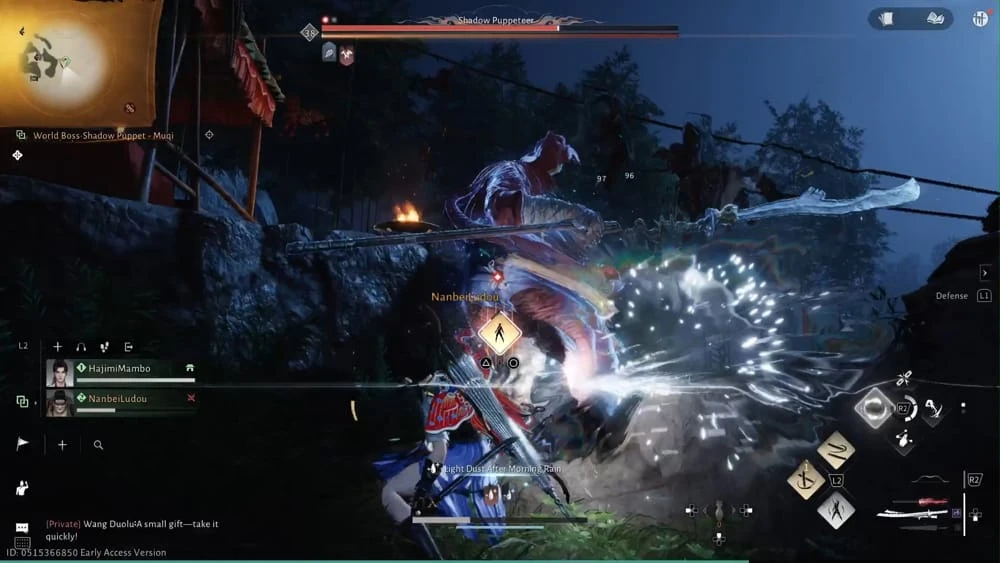This screenshot has width=1000, height=563.
Task: Select NanbeiLudou in the party list
Action: click(120, 398)
